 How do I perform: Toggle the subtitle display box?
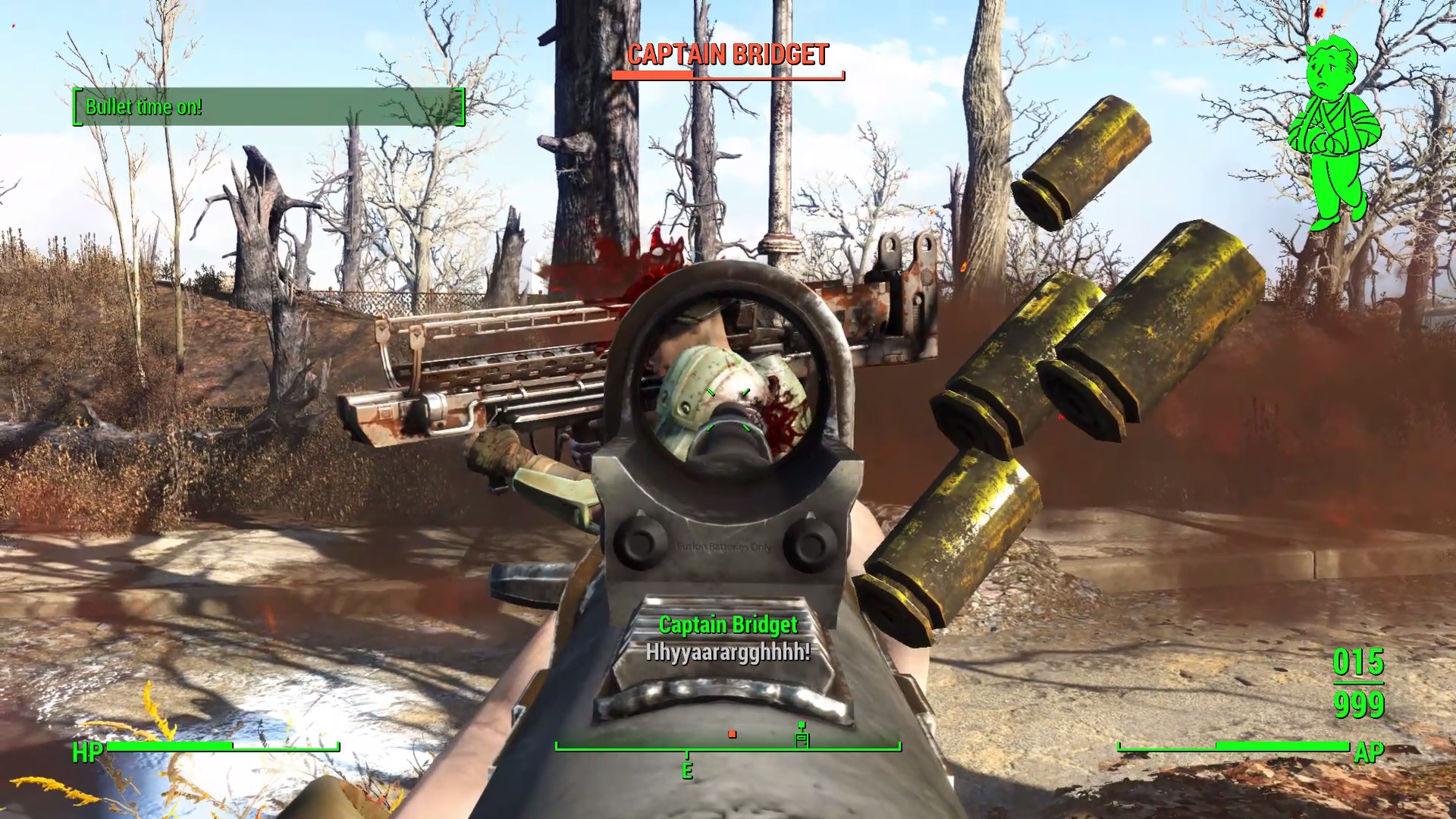click(728, 637)
